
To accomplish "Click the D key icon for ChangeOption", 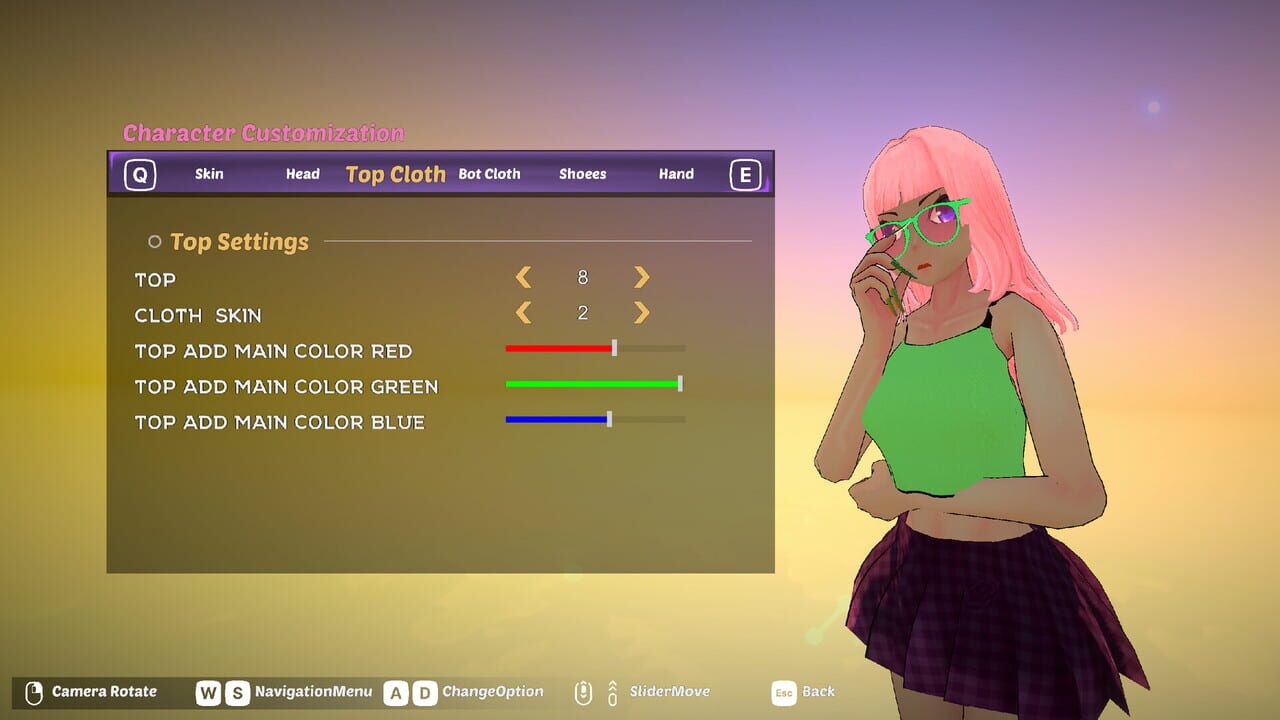I will [x=424, y=691].
